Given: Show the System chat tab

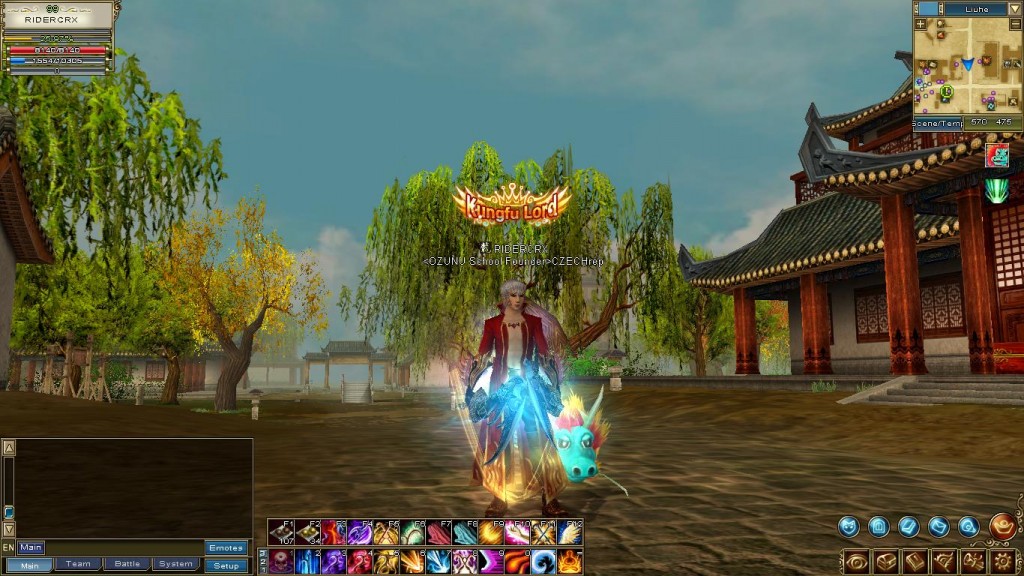Looking at the screenshot, I should coord(177,565).
